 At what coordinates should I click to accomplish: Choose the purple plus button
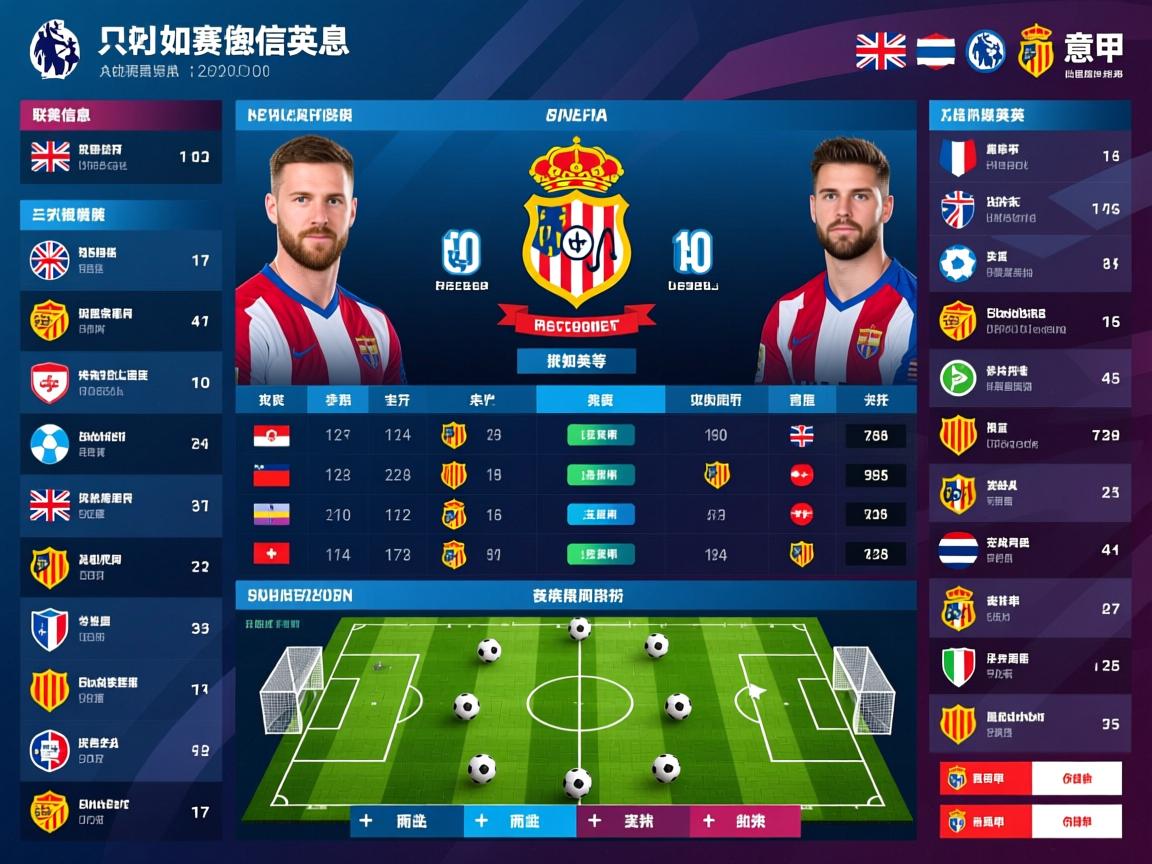point(633,821)
